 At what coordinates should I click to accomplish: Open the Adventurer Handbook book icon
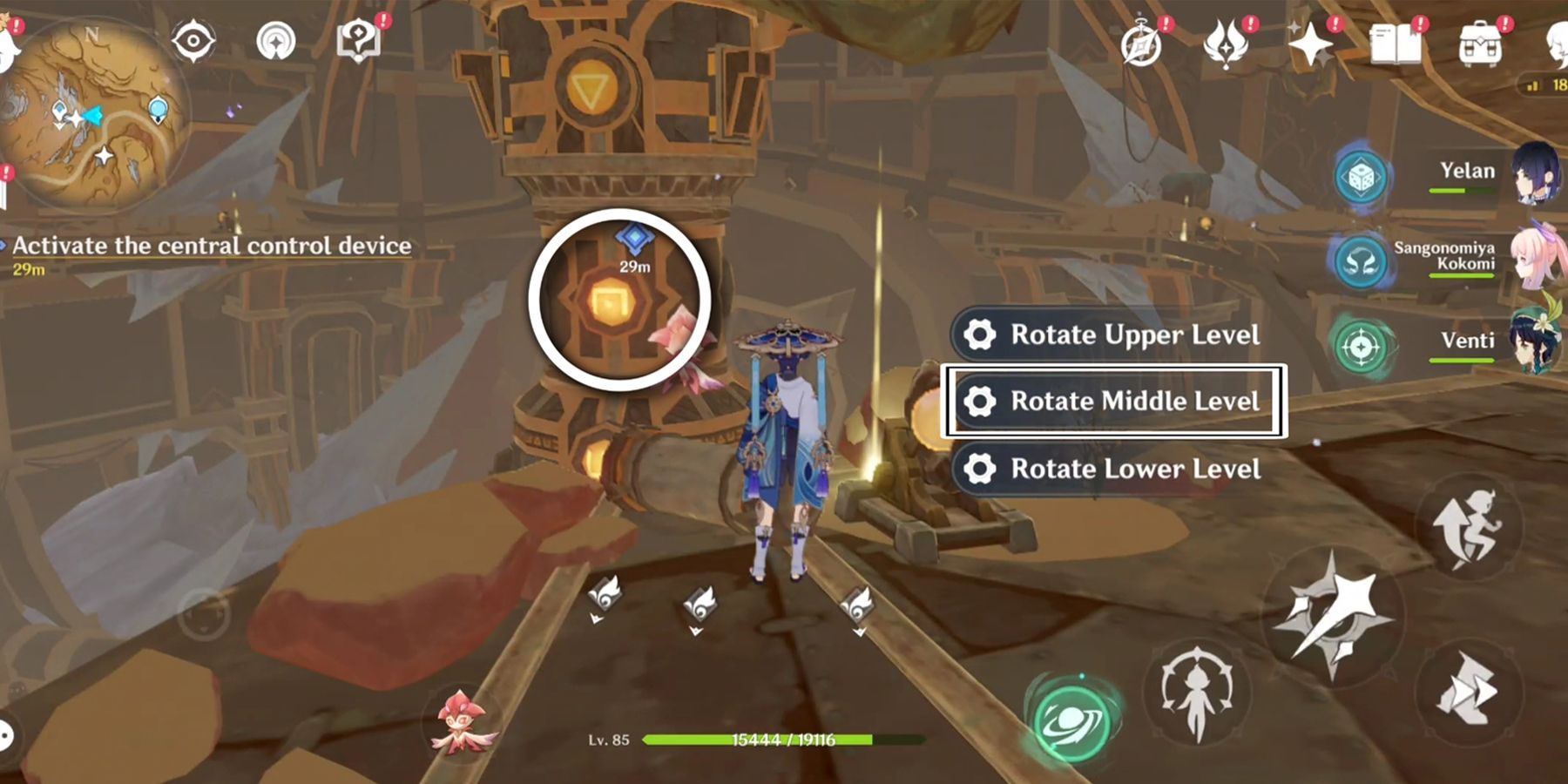click(x=1394, y=42)
